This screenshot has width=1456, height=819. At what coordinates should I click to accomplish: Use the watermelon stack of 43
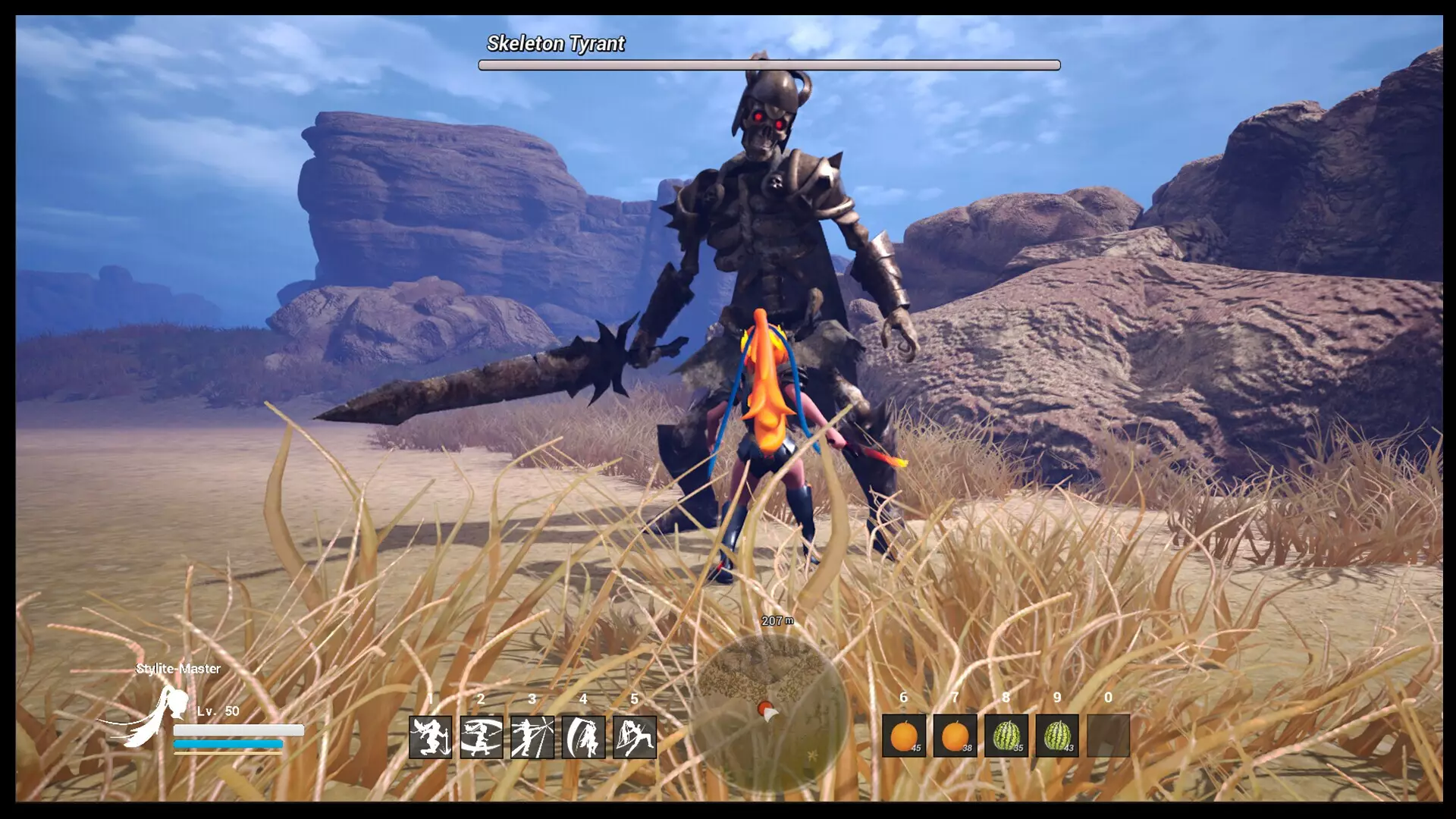[x=1057, y=736]
